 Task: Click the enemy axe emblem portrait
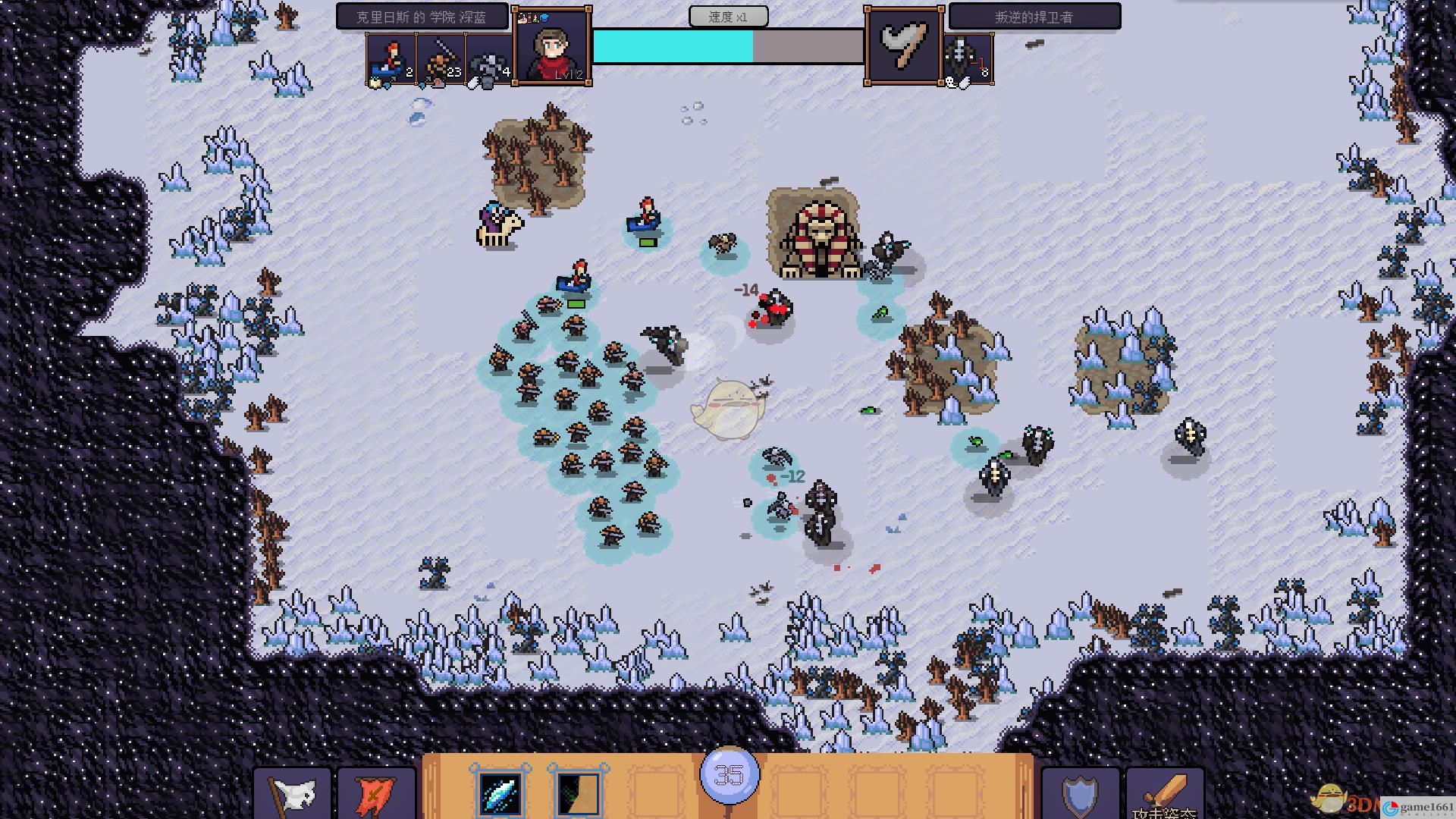coord(904,47)
